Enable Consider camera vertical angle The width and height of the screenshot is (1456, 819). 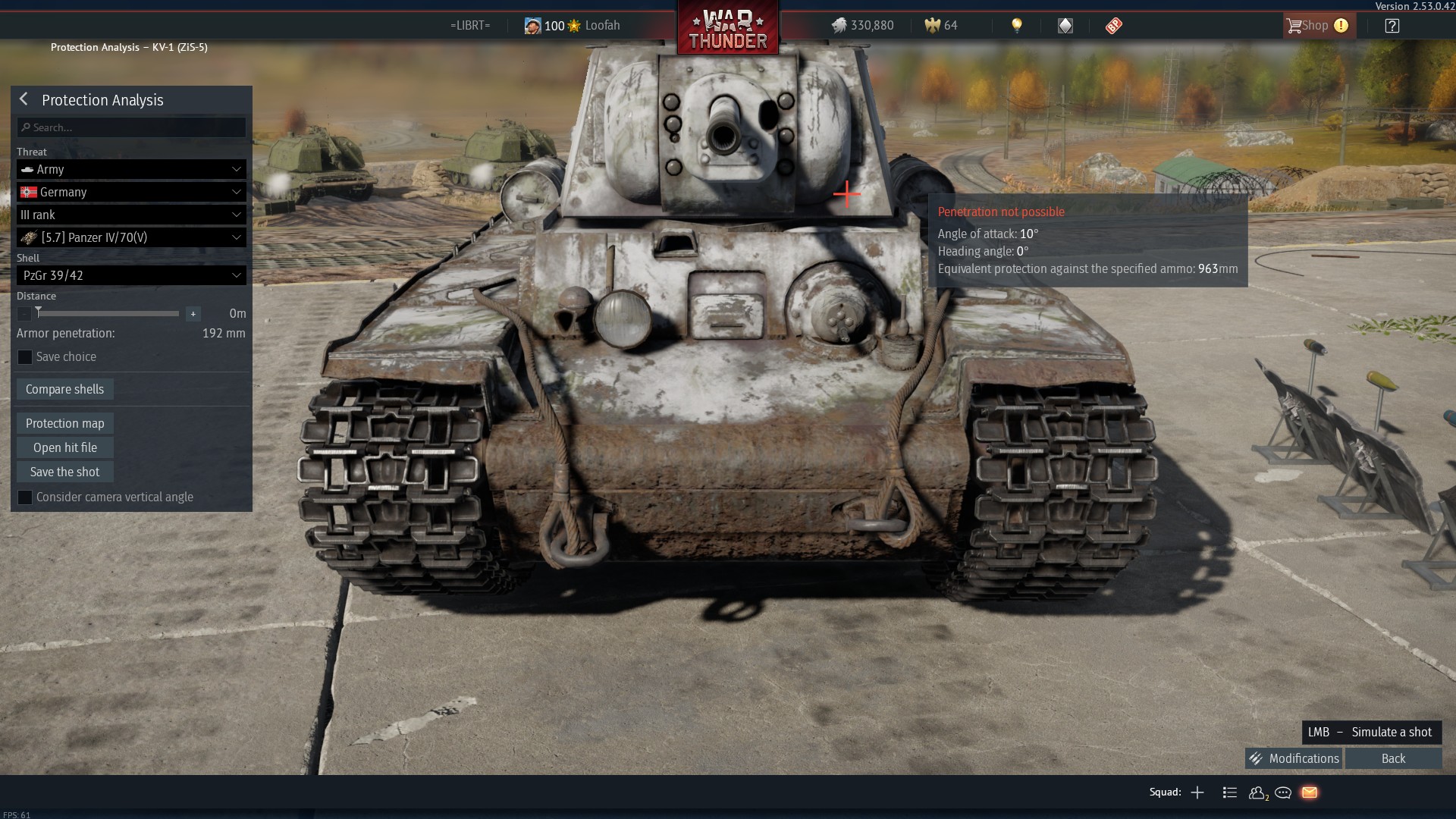(x=25, y=497)
